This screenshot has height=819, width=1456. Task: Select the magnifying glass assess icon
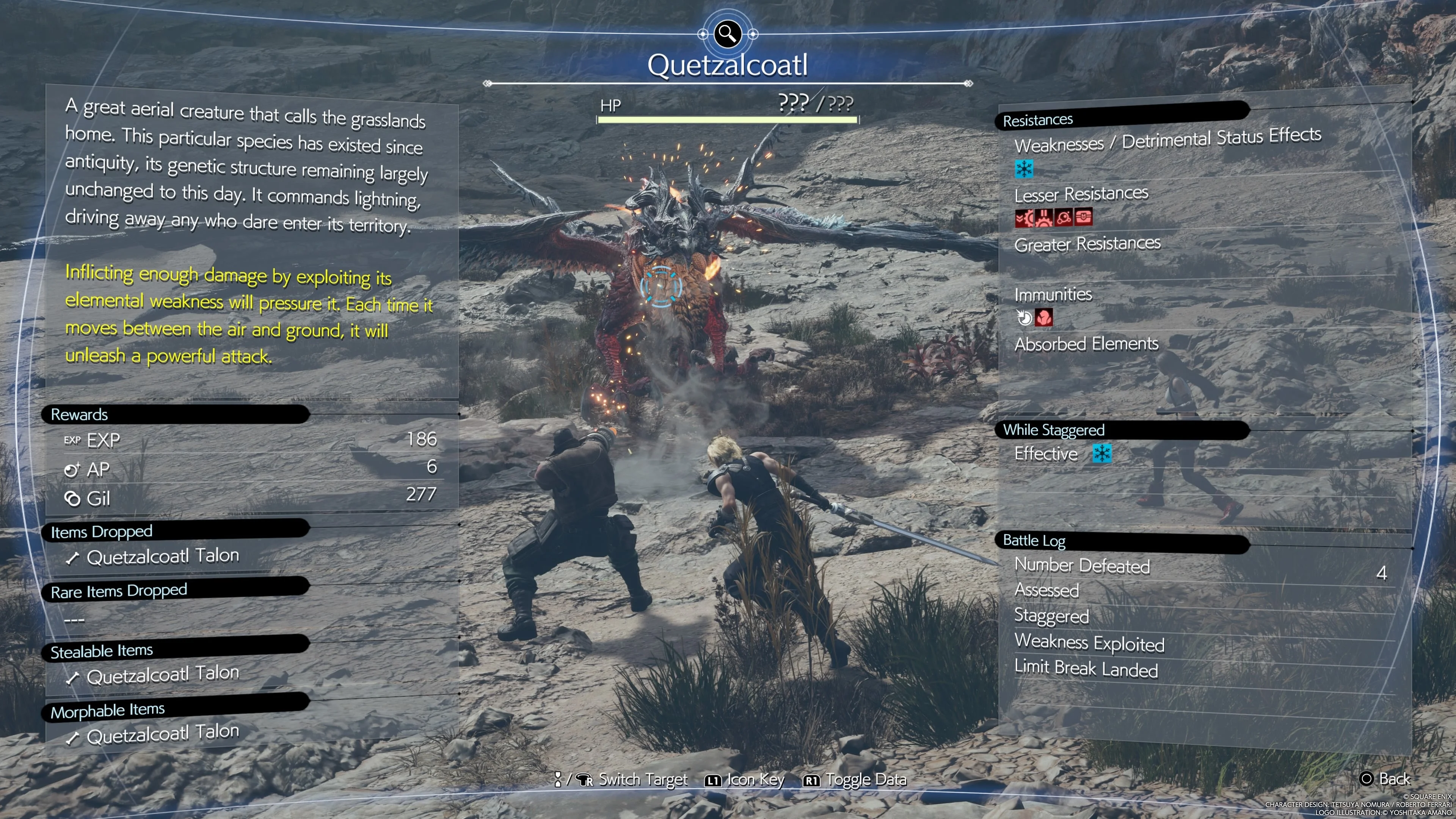[727, 34]
